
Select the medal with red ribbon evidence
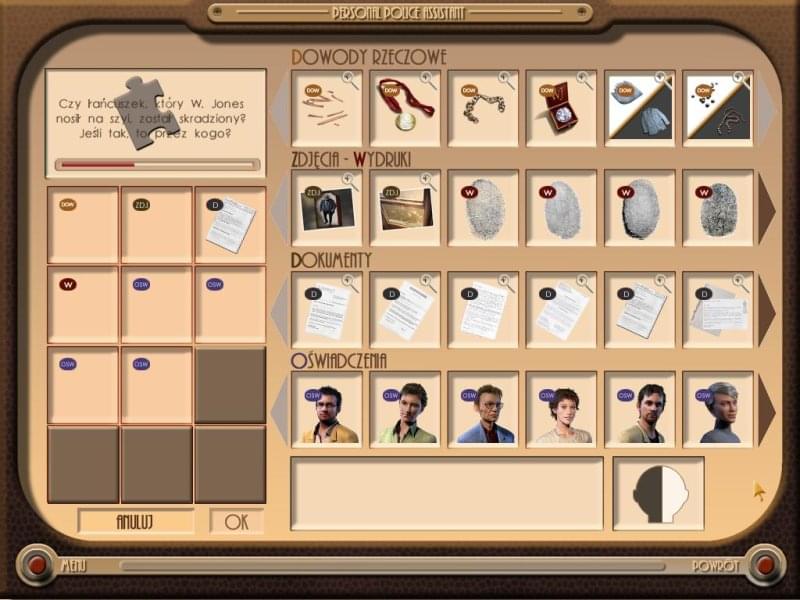pyautogui.click(x=405, y=108)
